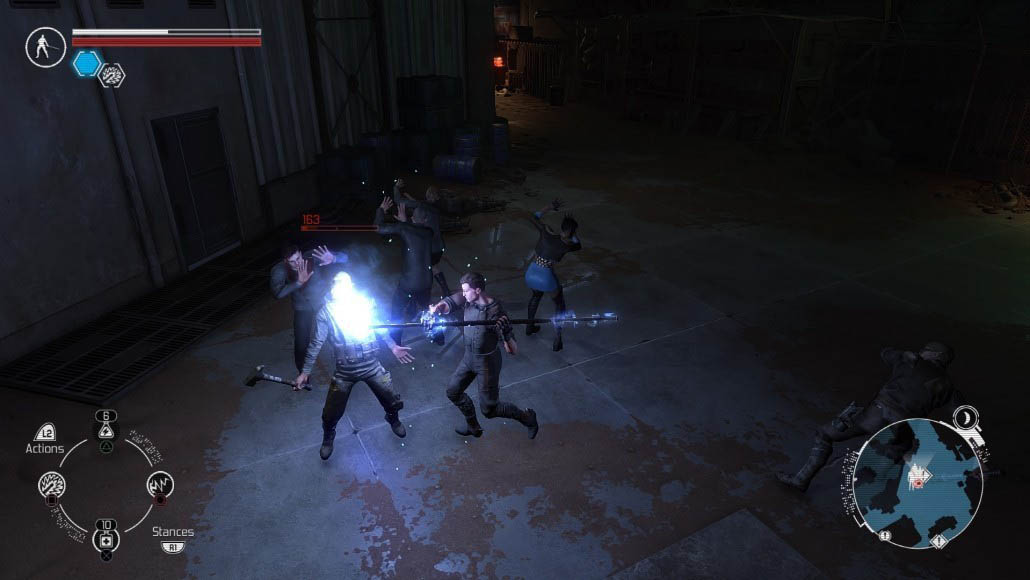Select the diamond exclamation marker on minimap
The image size is (1030, 580).
click(938, 541)
